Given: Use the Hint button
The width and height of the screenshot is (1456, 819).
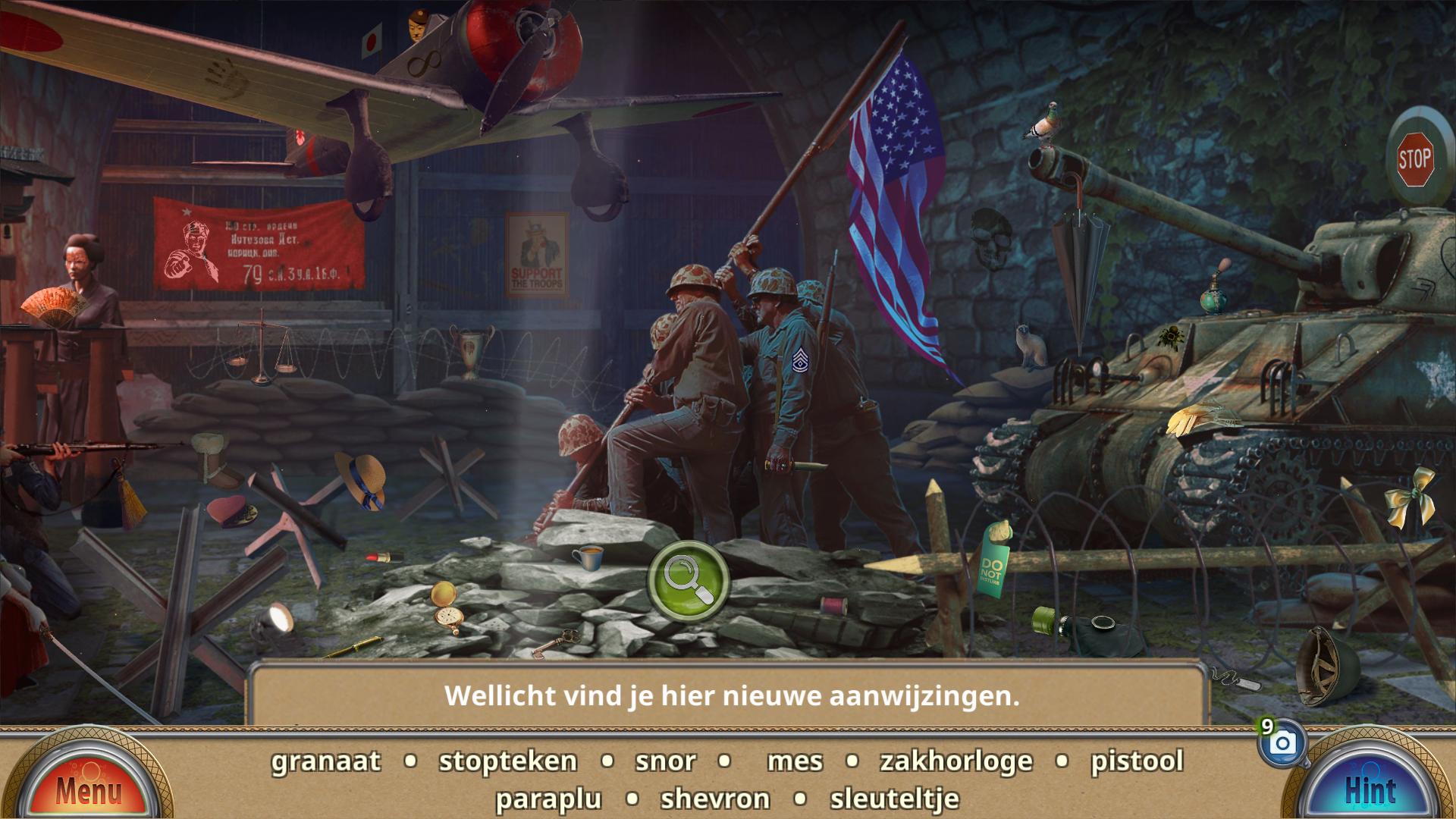Looking at the screenshot, I should tap(1370, 789).
